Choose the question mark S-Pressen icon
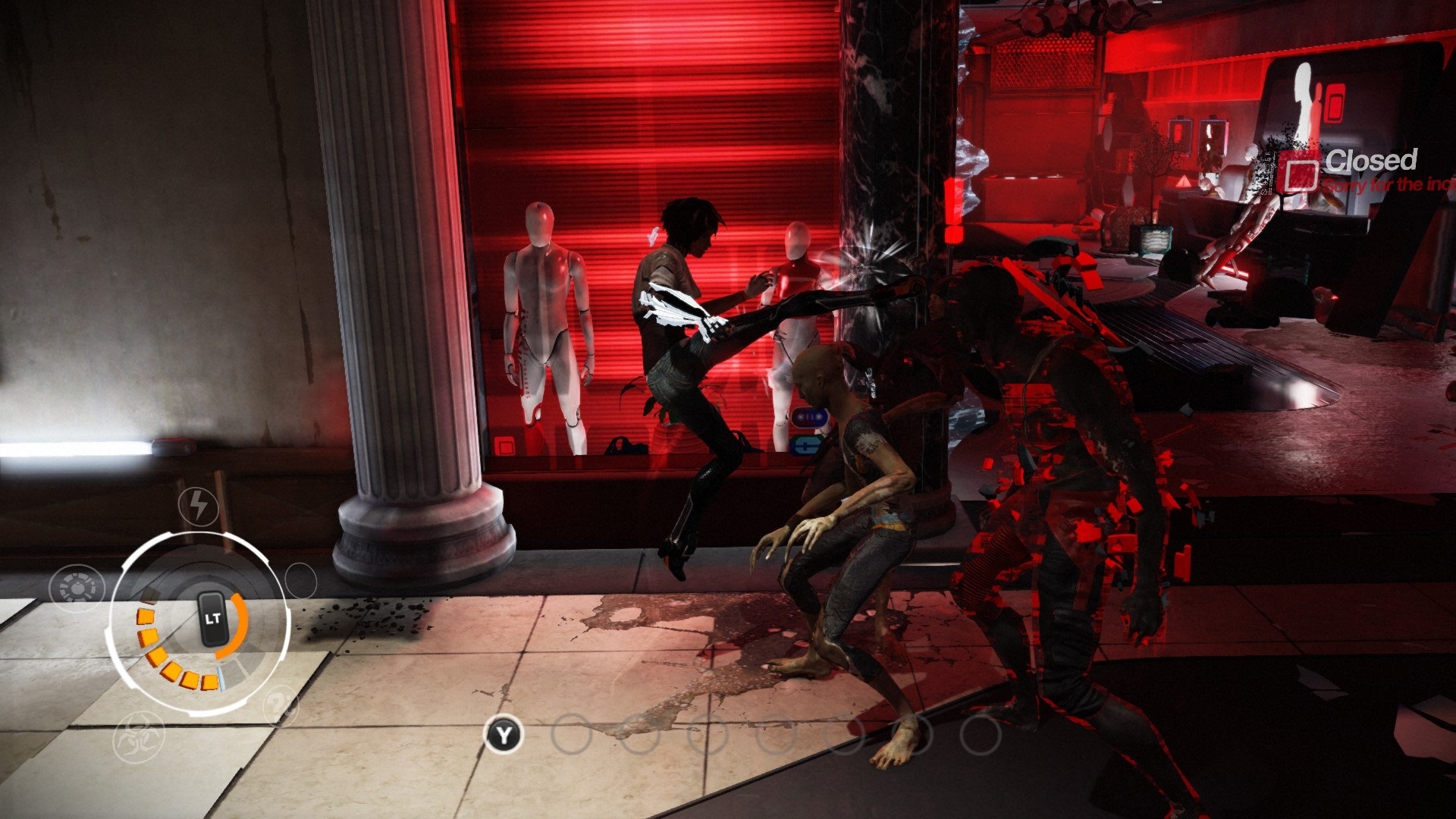 click(x=282, y=706)
